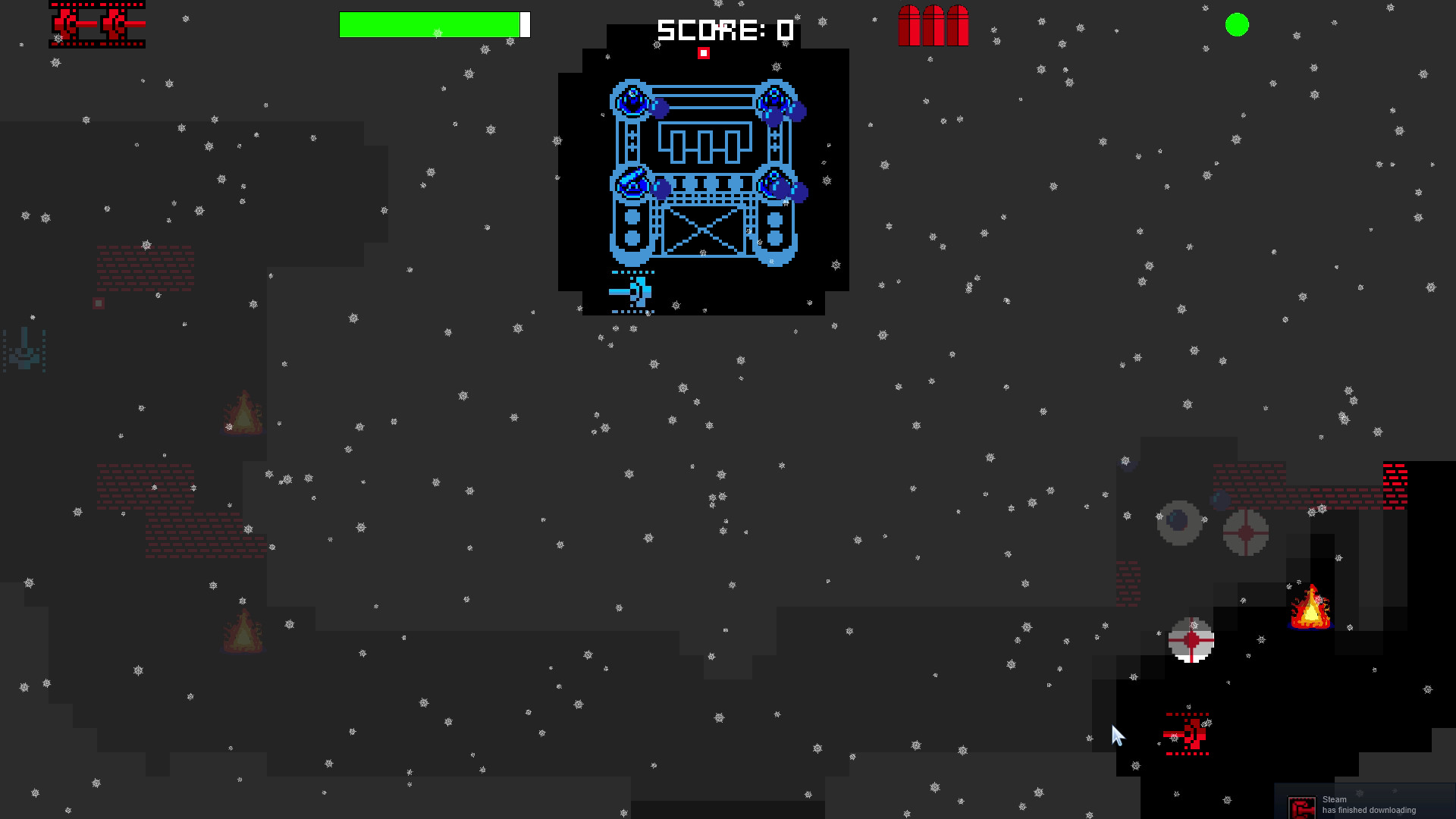Click the red ammo shells indicator

(x=934, y=24)
